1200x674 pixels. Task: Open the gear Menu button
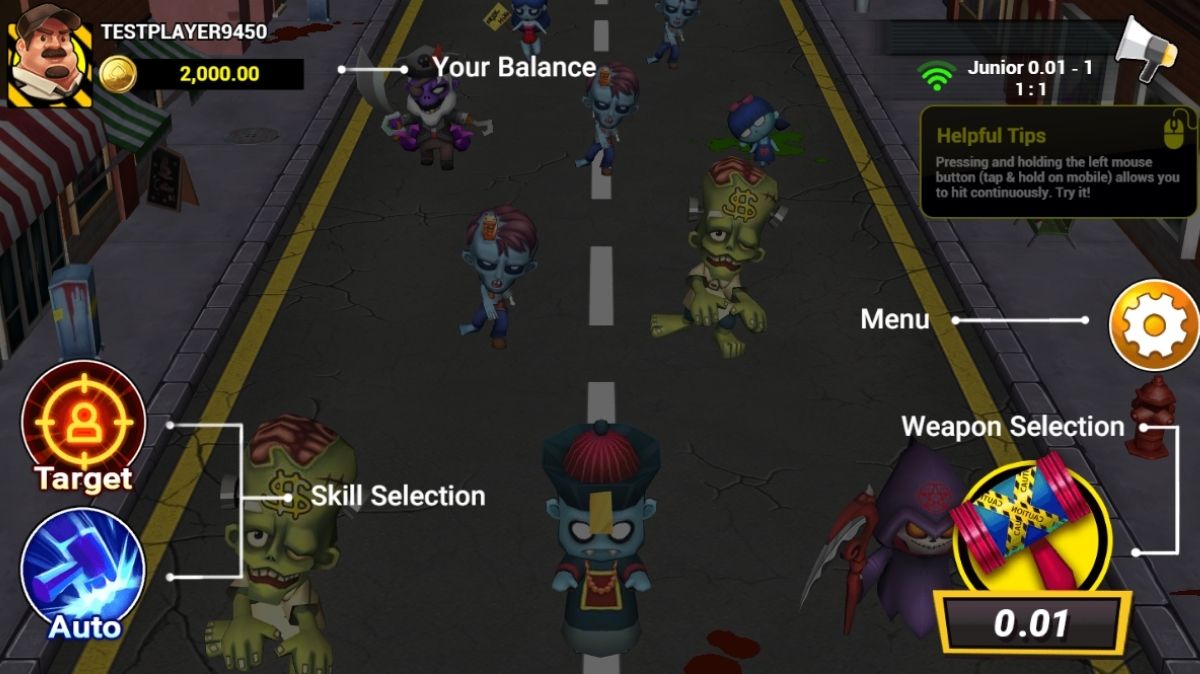pos(1153,325)
